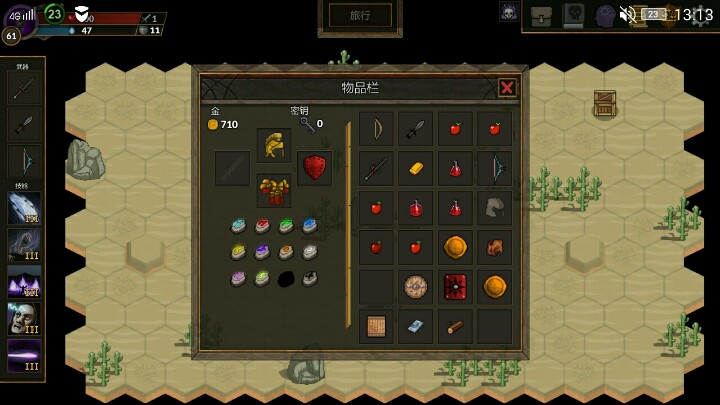
Task: Choose the equipped golden helmet slot
Action: tap(273, 145)
